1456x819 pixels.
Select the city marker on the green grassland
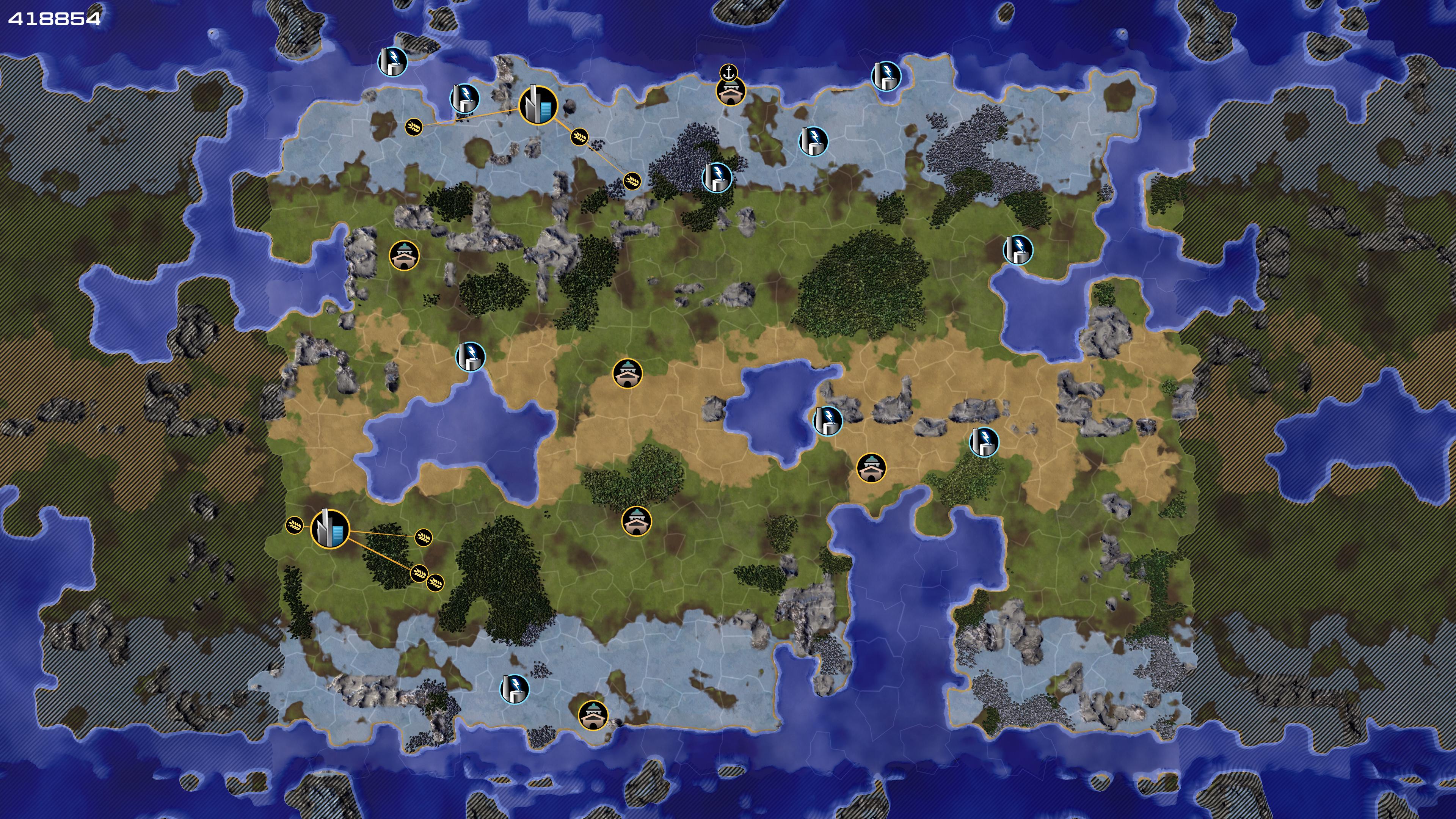(x=330, y=529)
